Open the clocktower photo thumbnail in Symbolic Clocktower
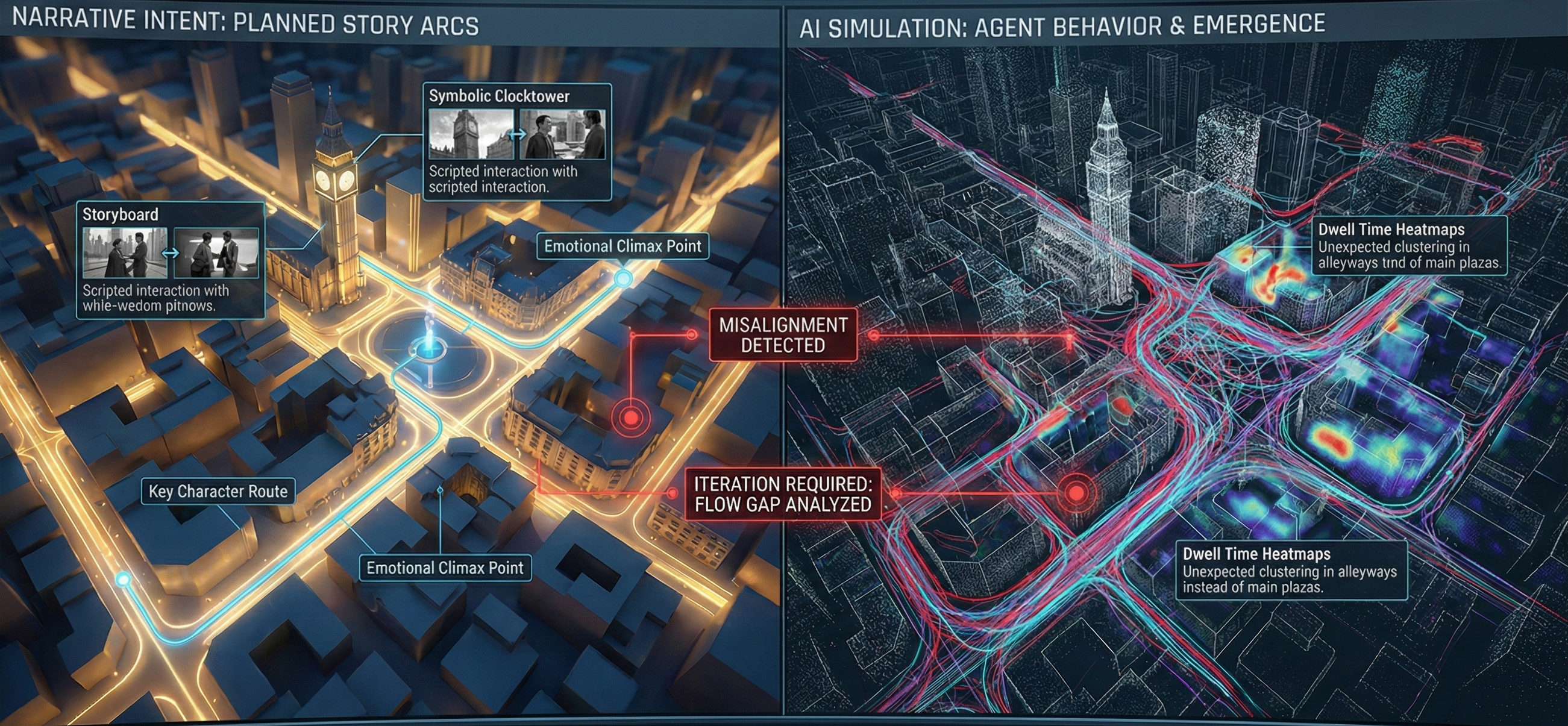The width and height of the screenshot is (1568, 726). pyautogui.click(x=471, y=134)
